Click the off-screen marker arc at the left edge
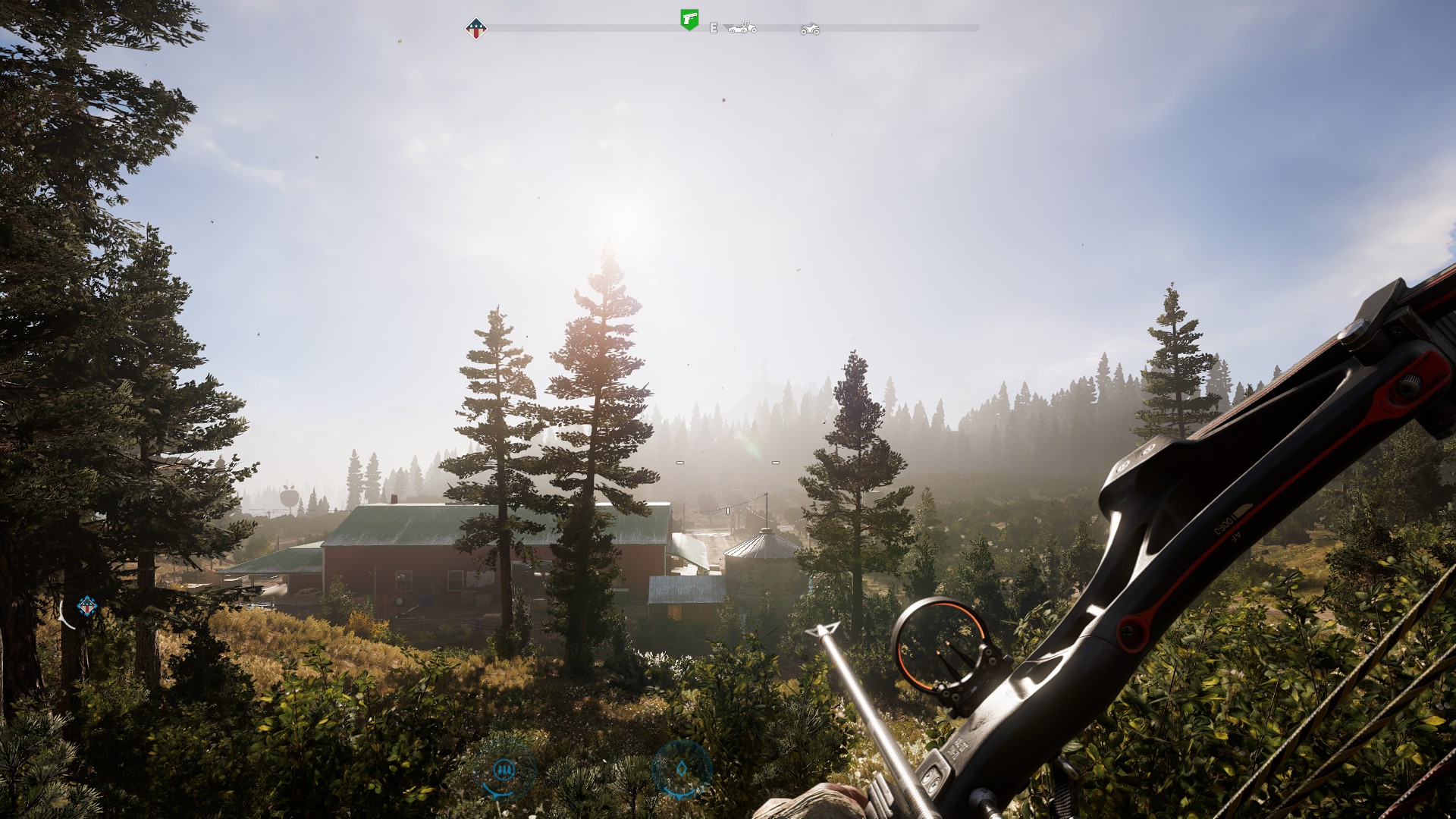The width and height of the screenshot is (1456, 819). point(64,613)
